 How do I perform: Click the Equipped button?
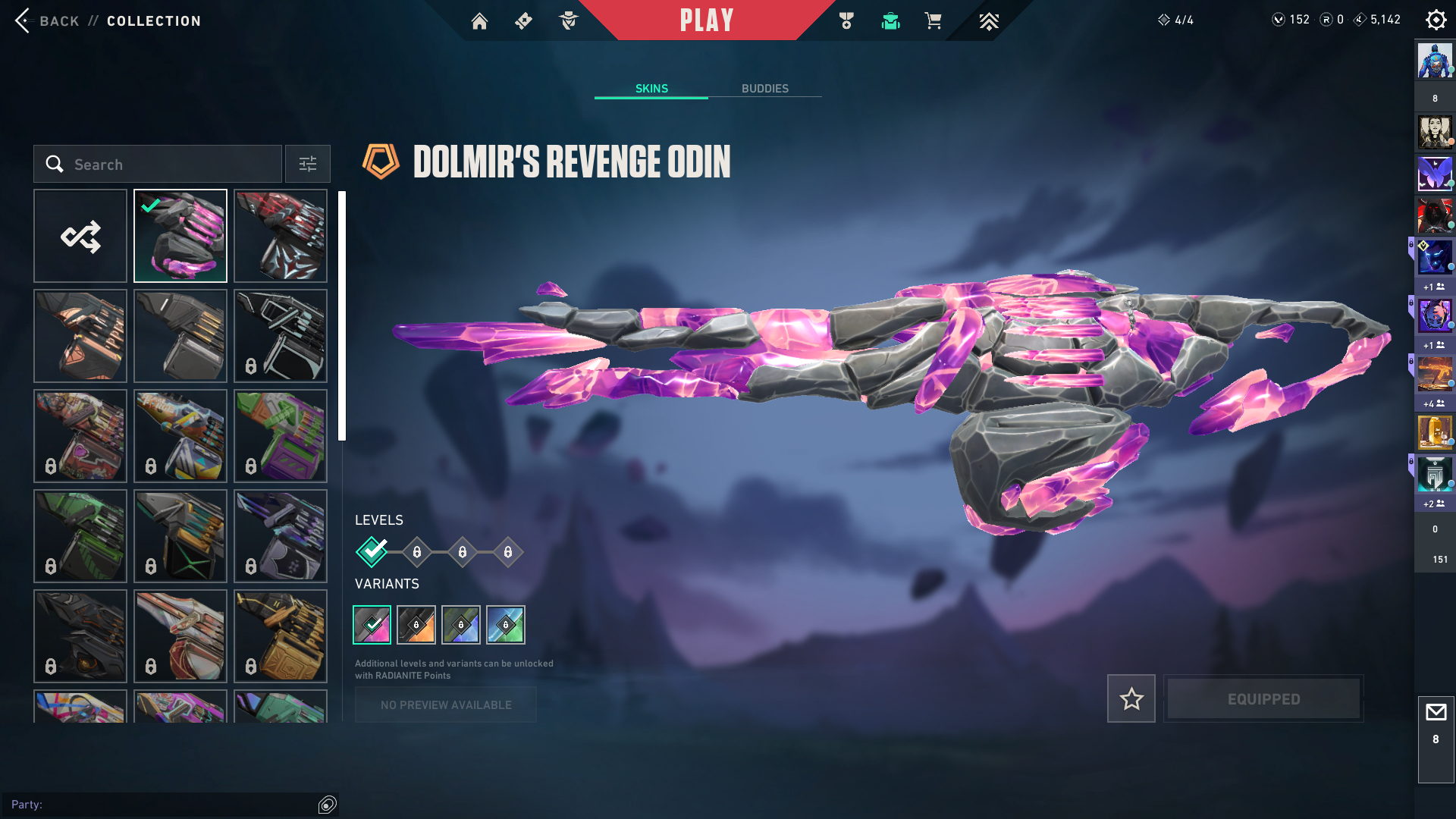point(1263,698)
